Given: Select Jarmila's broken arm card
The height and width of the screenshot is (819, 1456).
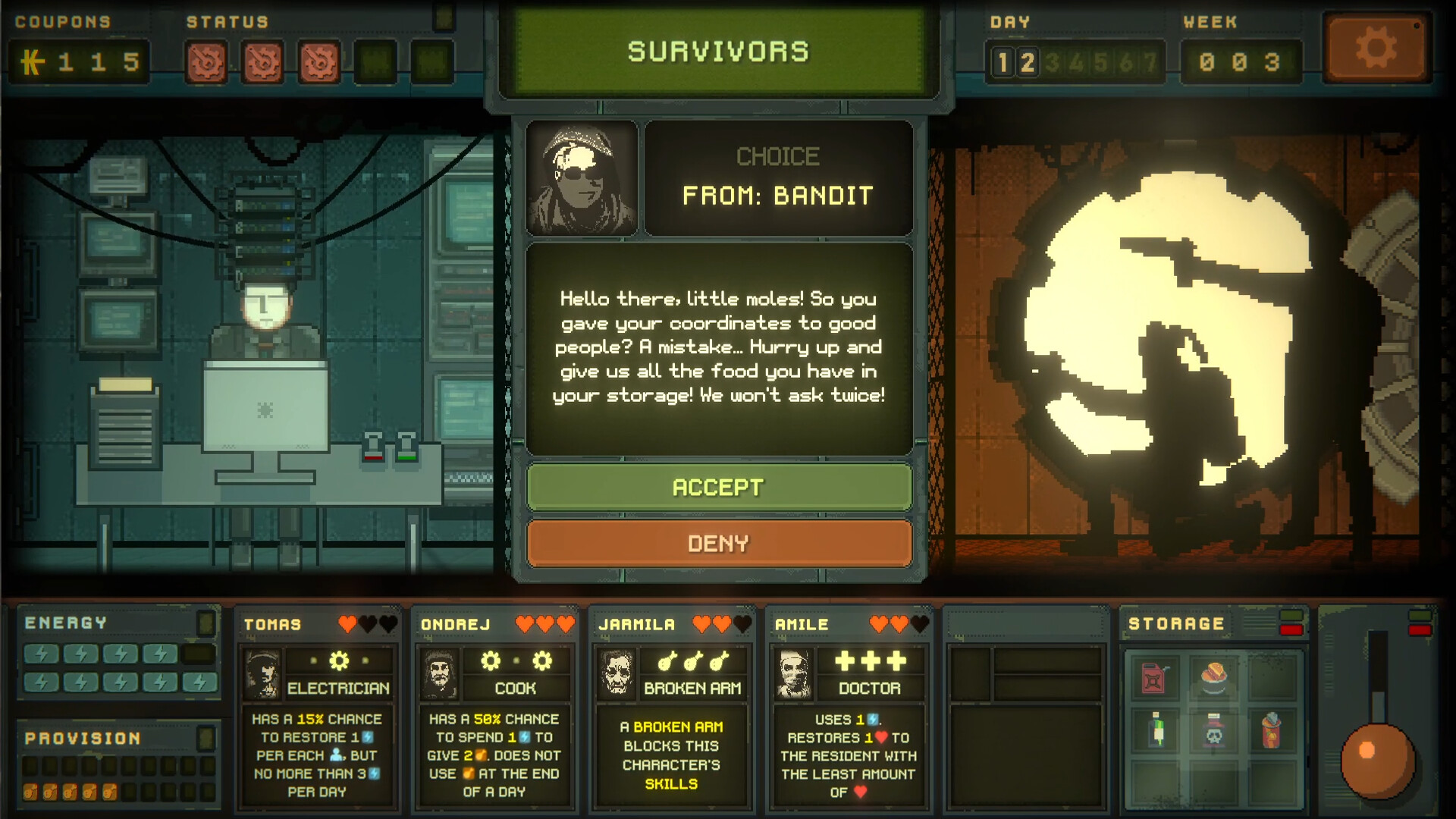Looking at the screenshot, I should coord(671,707).
